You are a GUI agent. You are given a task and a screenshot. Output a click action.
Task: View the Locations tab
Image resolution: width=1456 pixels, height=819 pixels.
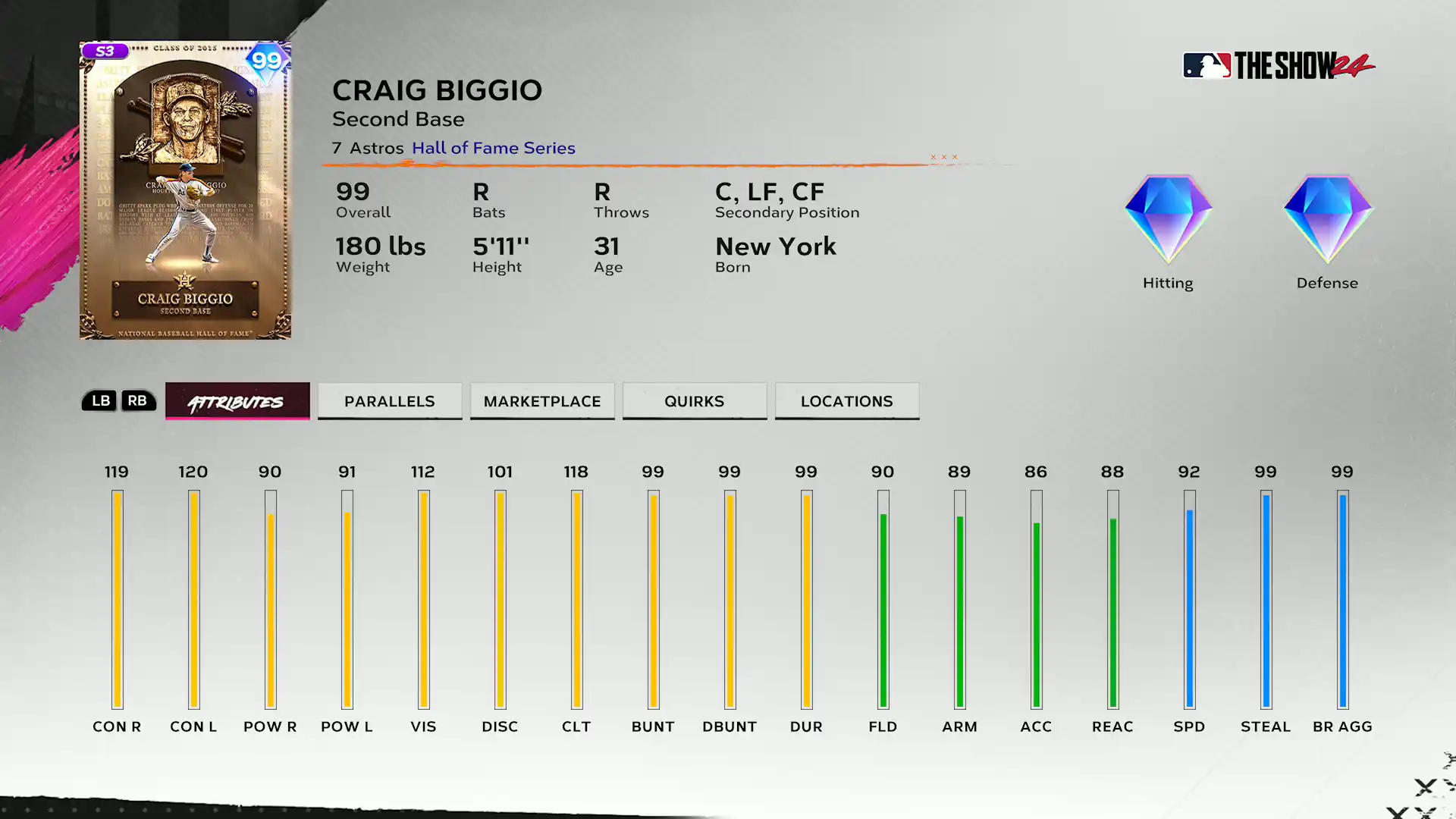847,401
